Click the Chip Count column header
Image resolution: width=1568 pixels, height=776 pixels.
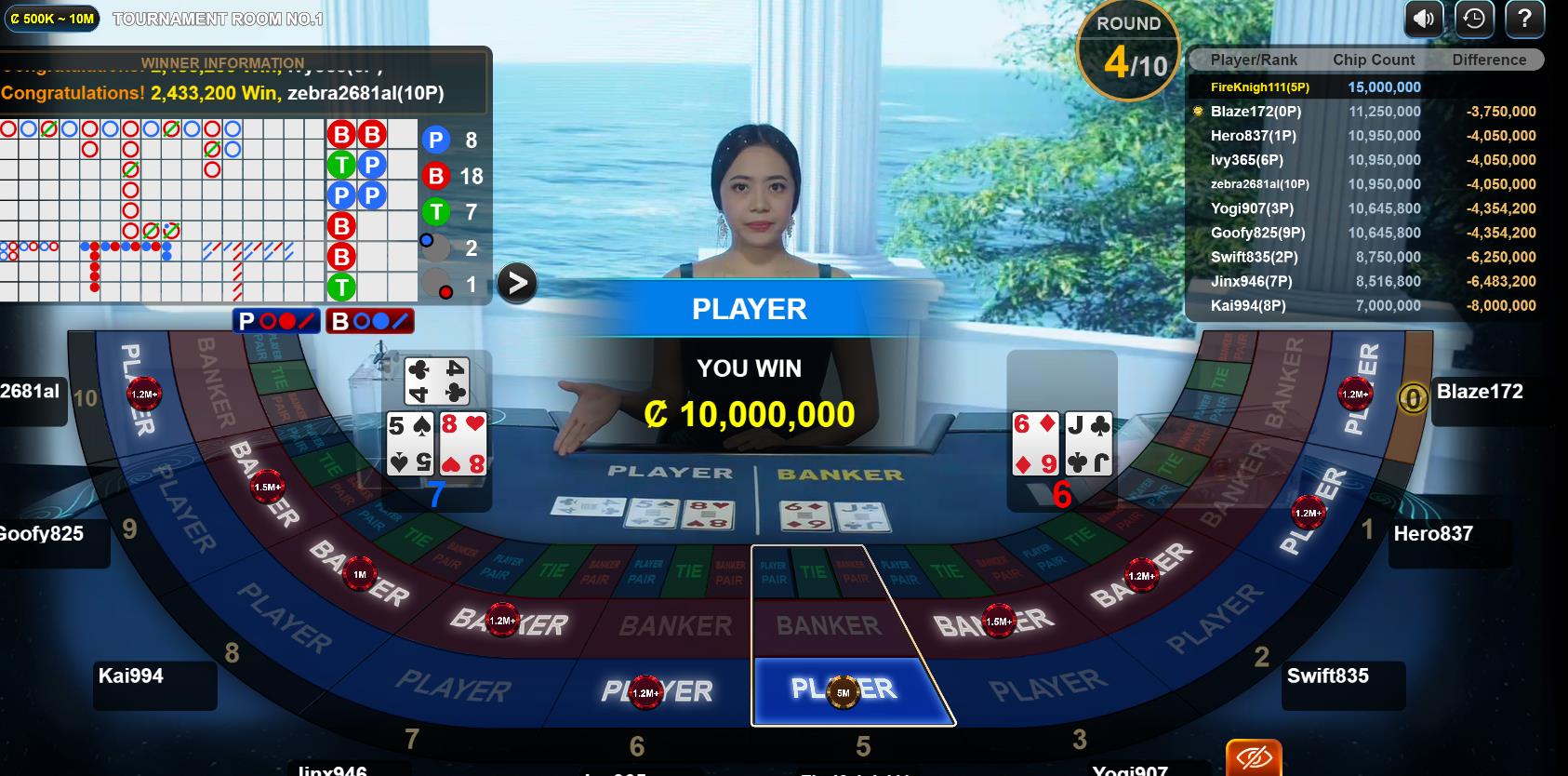pos(1374,60)
